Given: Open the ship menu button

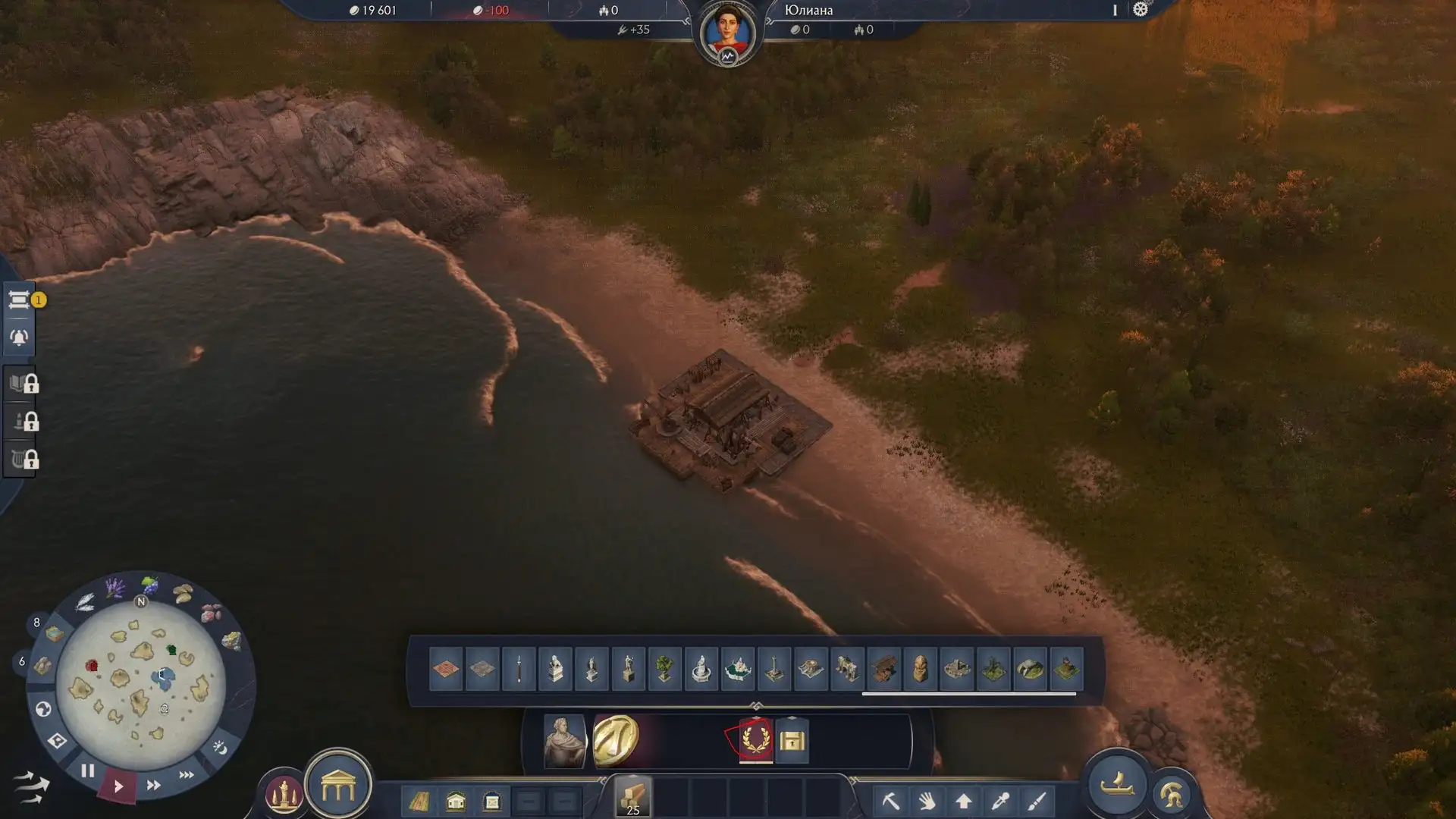Looking at the screenshot, I should 1116,786.
